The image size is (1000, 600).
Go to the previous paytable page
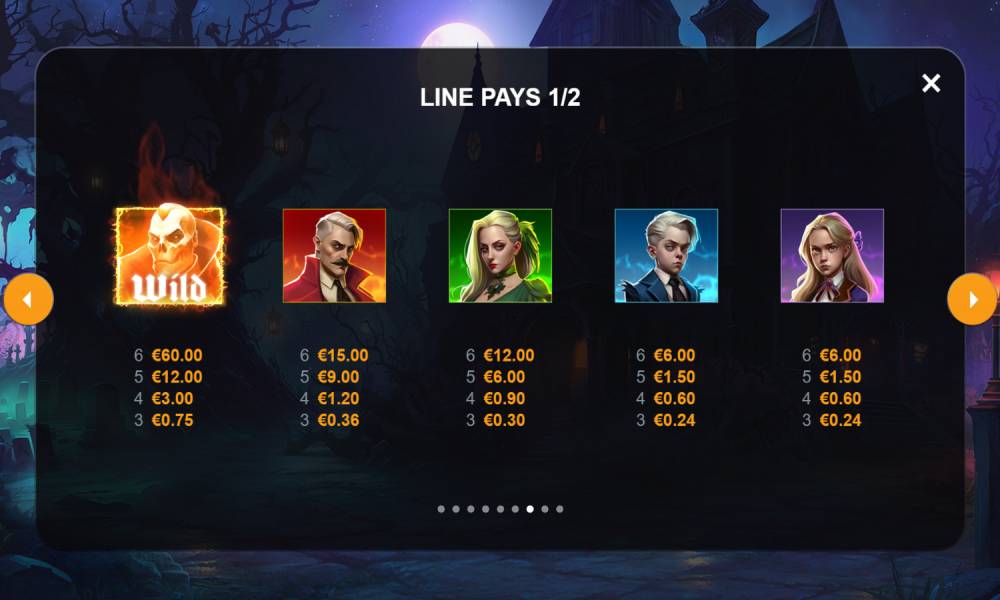28,300
